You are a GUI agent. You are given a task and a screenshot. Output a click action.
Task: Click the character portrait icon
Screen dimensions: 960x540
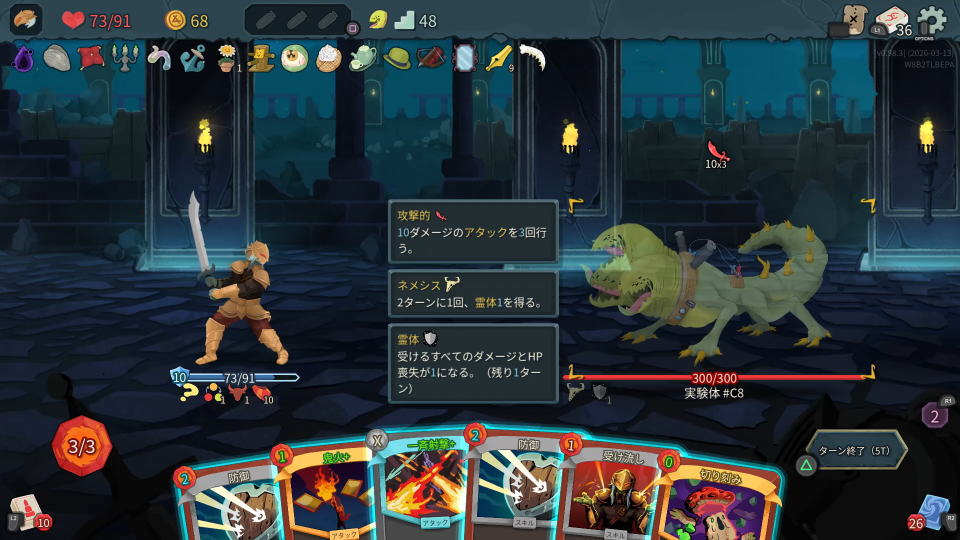tap(26, 20)
